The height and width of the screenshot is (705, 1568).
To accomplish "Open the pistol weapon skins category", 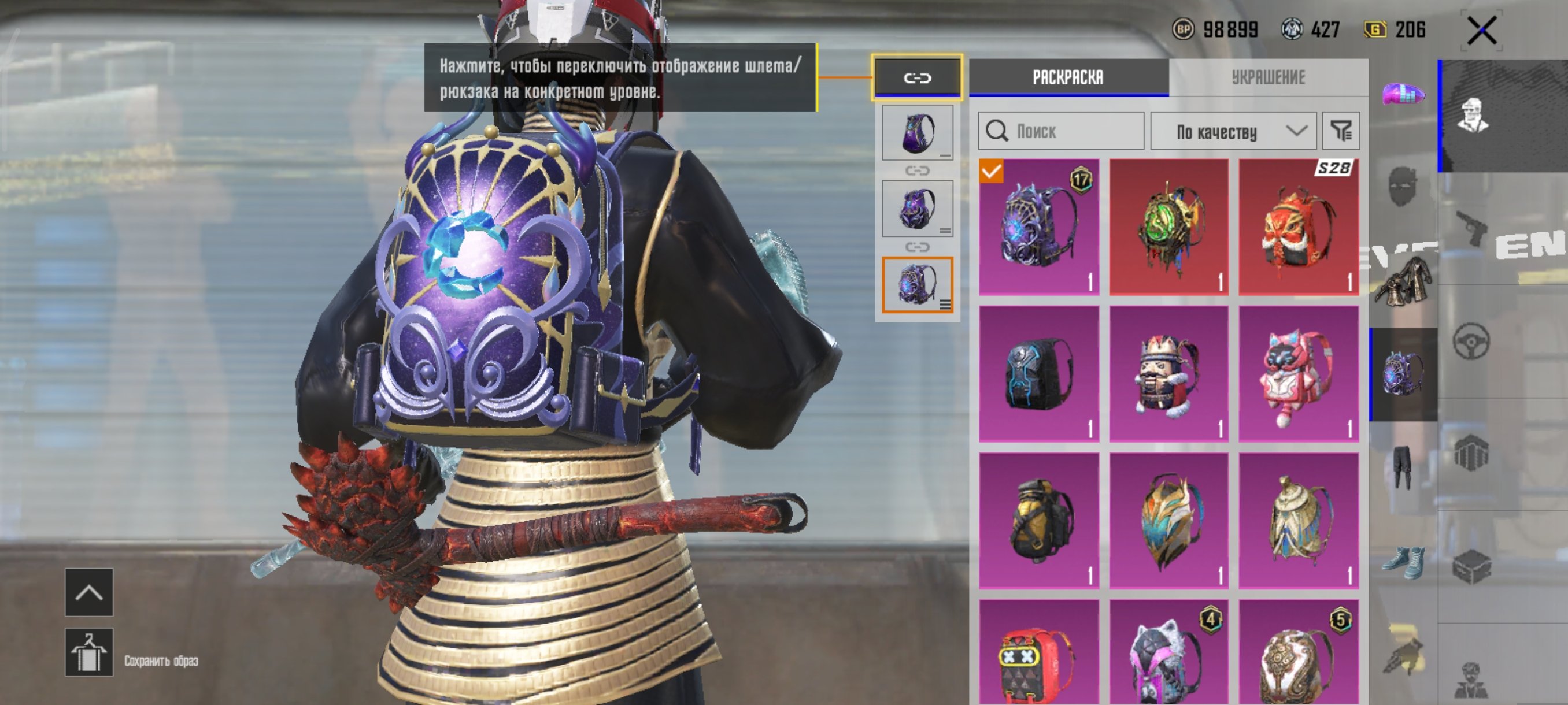I will point(1471,228).
